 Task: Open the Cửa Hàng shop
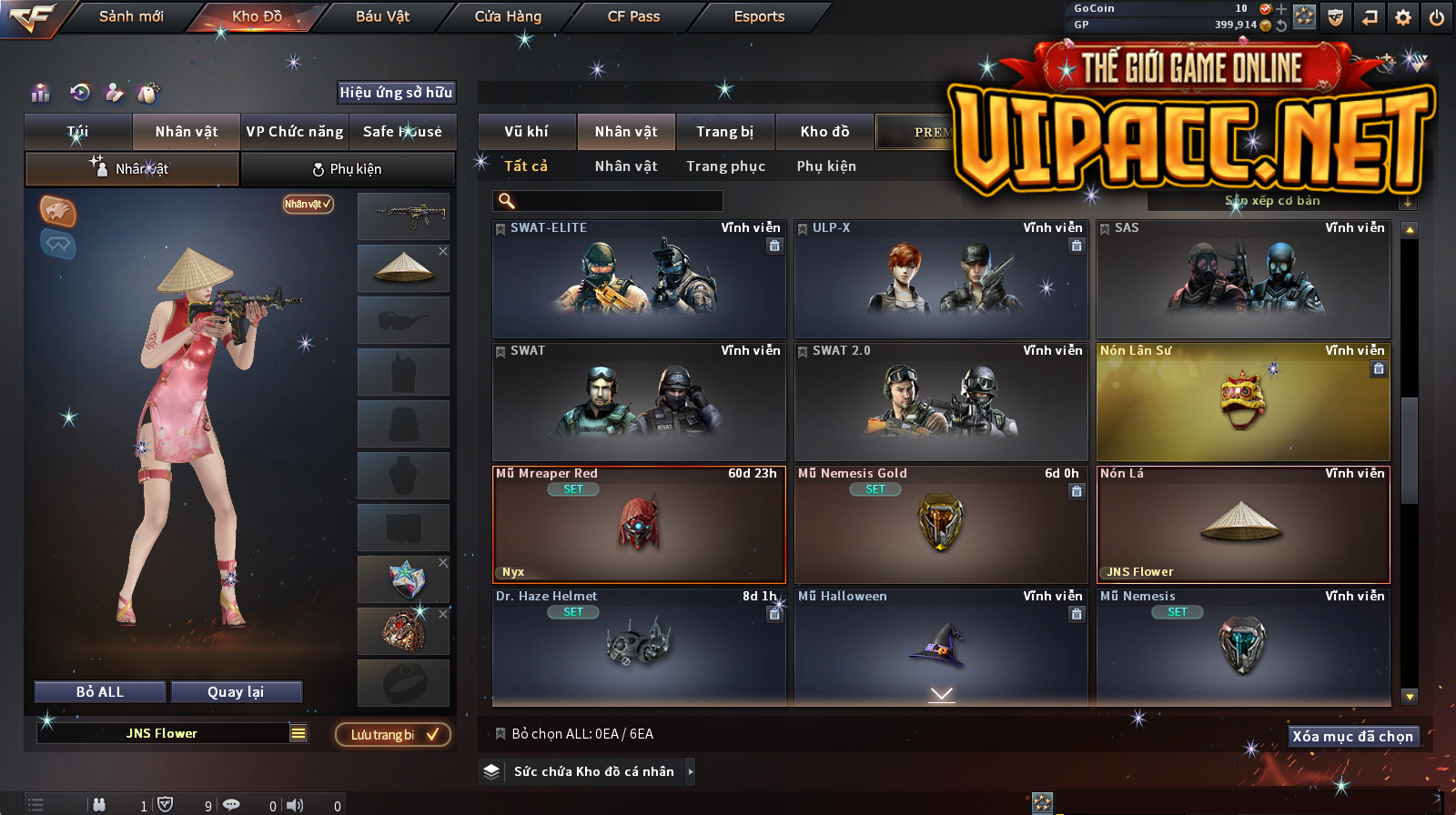pos(508,16)
